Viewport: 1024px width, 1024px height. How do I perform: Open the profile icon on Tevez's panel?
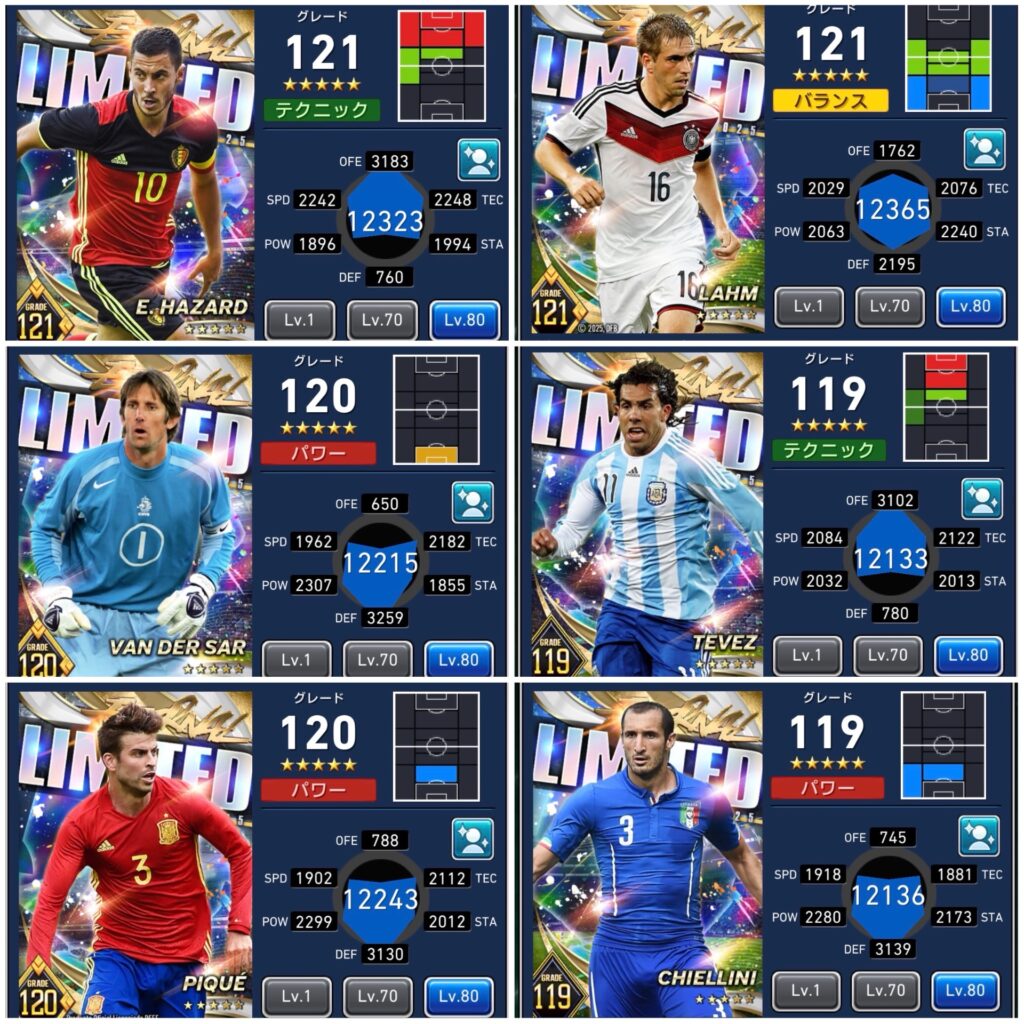pyautogui.click(x=982, y=499)
